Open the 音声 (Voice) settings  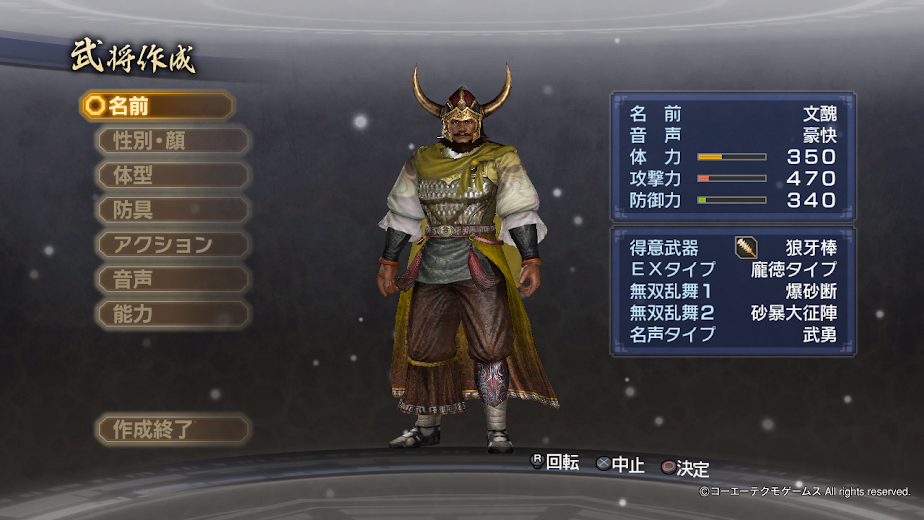(171, 279)
